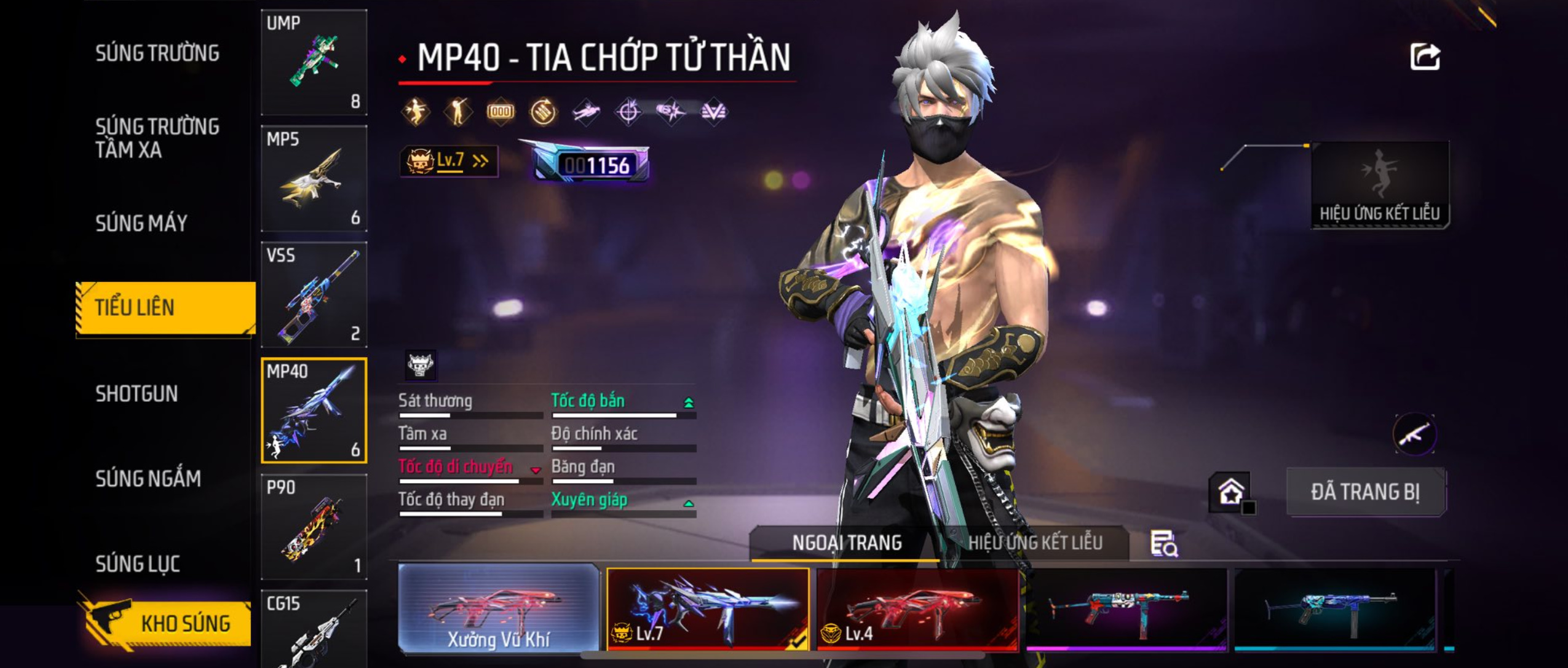The image size is (1568, 668).
Task: Open the Hiệu Ứng Kết Liễu emote preview
Action: click(1379, 185)
